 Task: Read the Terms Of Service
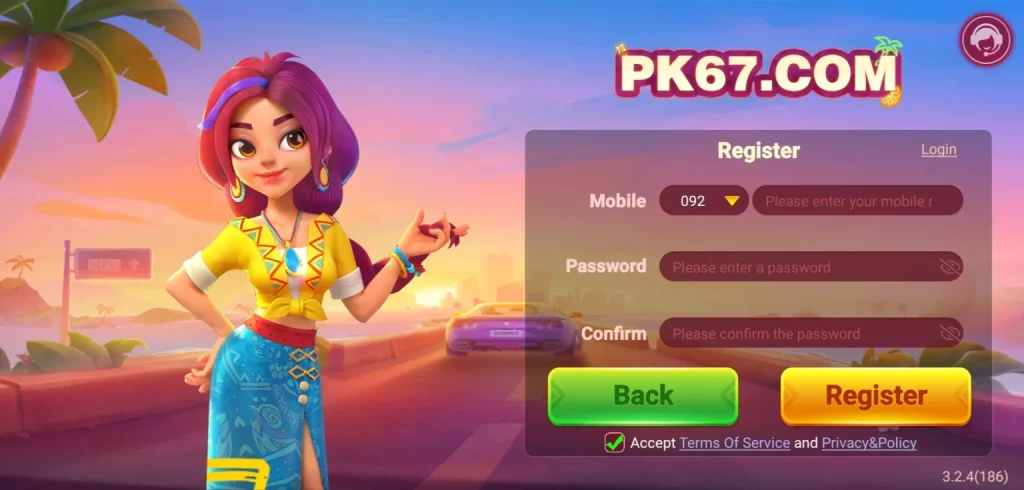[x=734, y=442]
